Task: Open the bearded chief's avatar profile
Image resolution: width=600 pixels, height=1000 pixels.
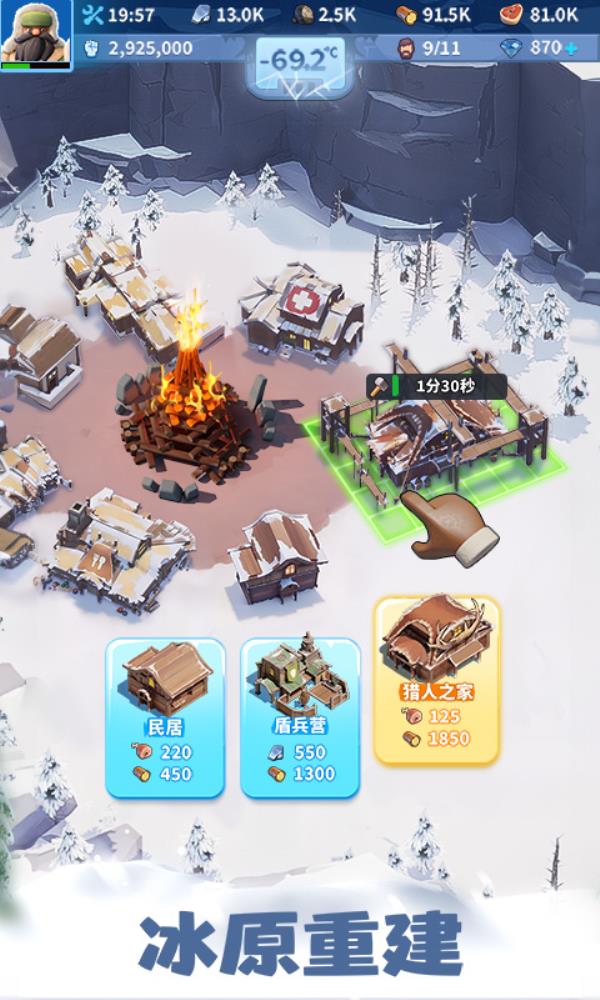Action: [x=36, y=34]
